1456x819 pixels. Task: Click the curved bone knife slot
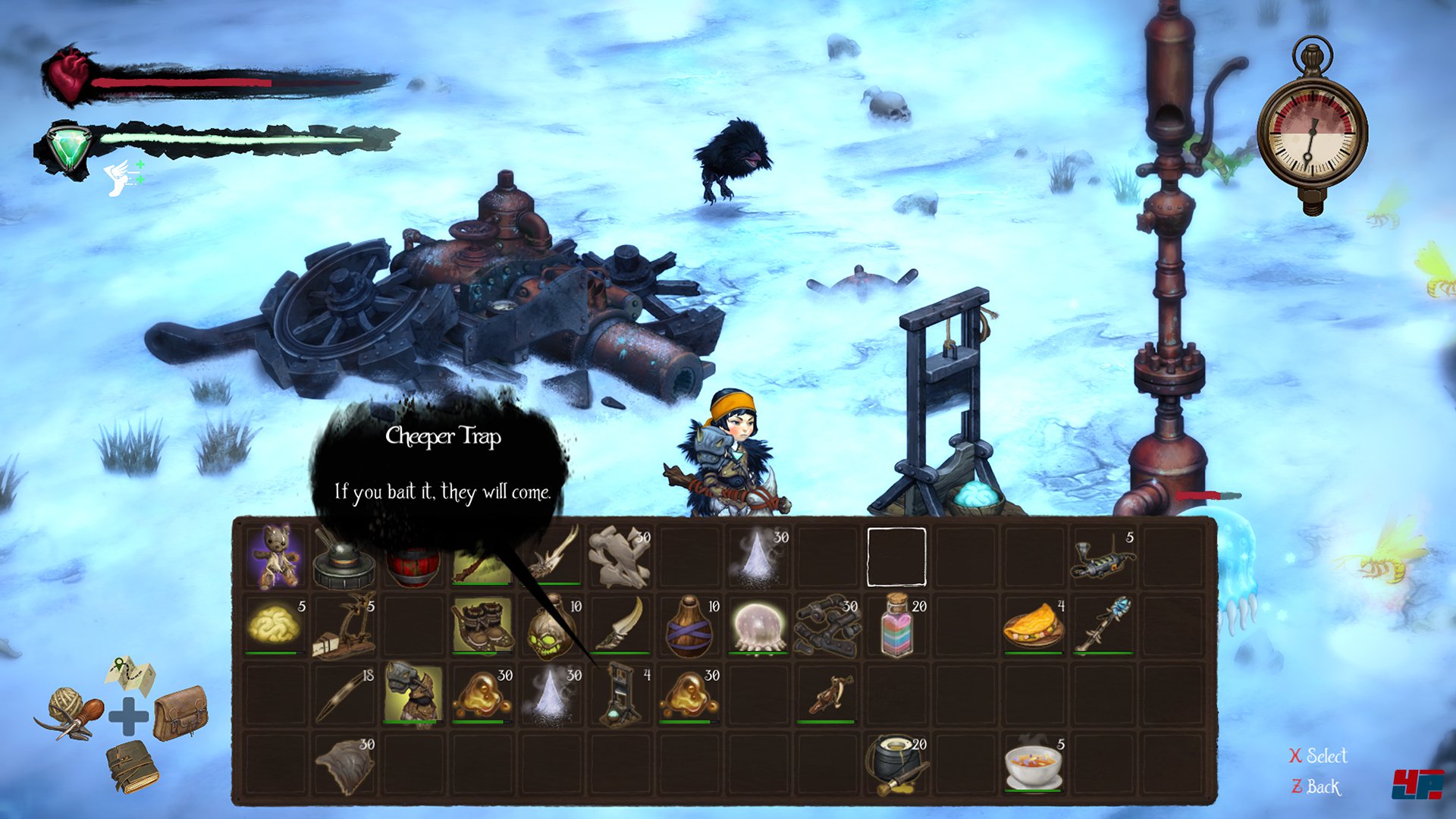click(x=620, y=625)
